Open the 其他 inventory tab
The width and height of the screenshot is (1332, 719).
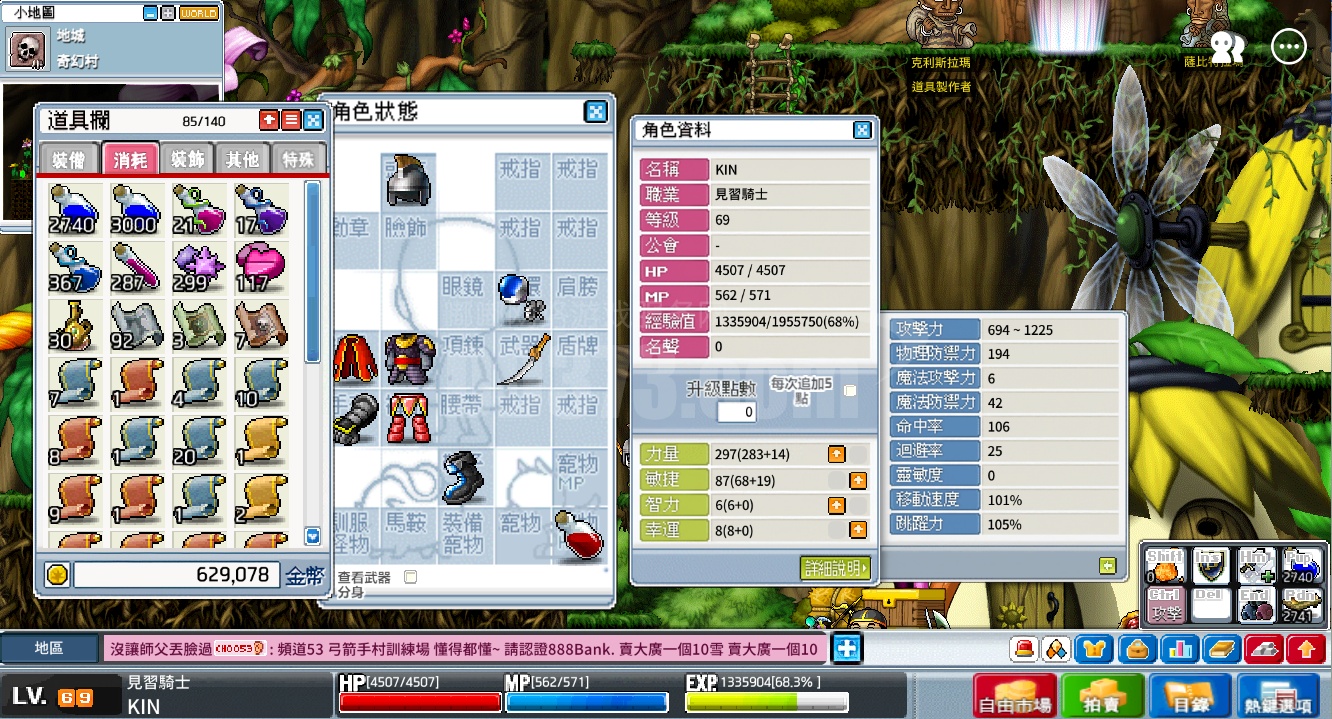[x=242, y=159]
